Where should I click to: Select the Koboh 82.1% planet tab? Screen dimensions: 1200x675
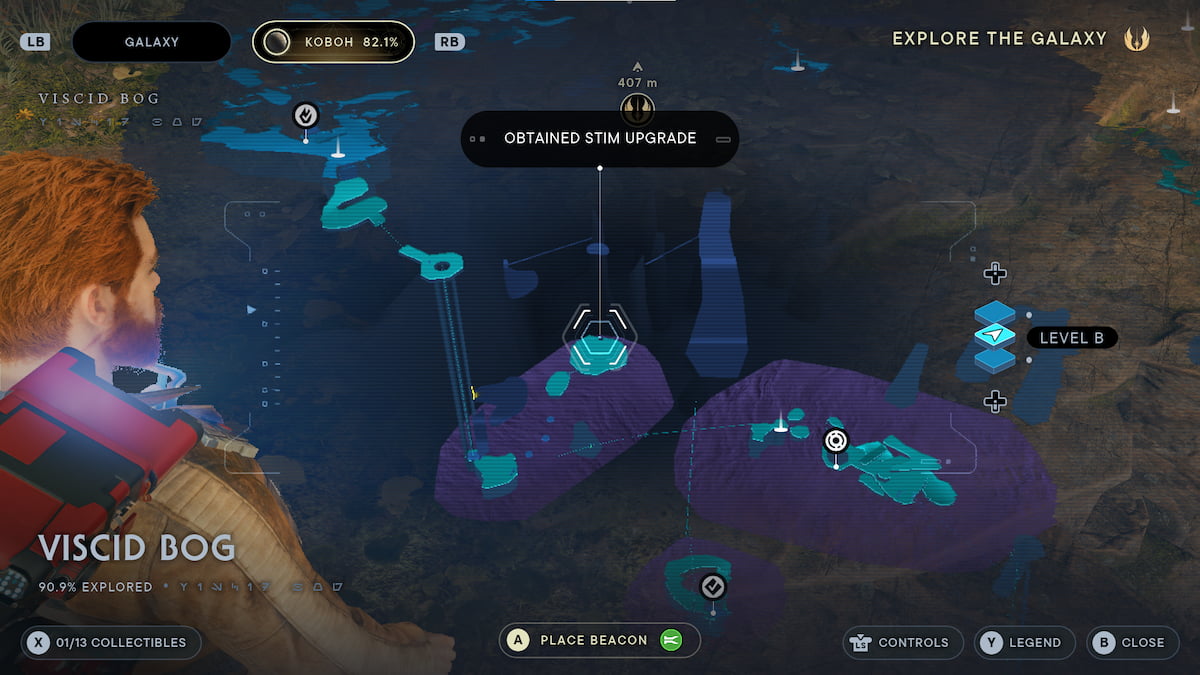333,42
